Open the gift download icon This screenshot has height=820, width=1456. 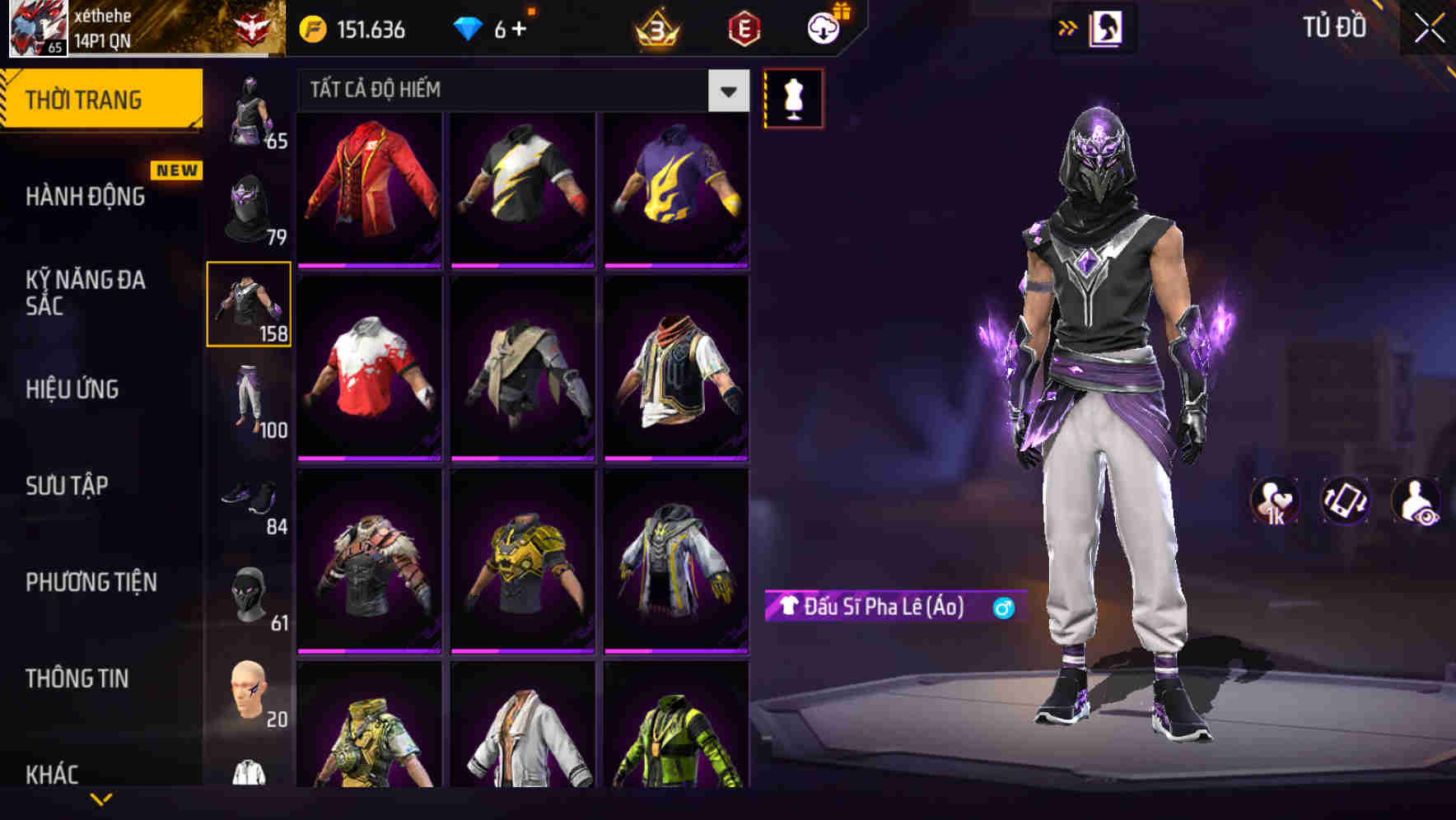823,27
